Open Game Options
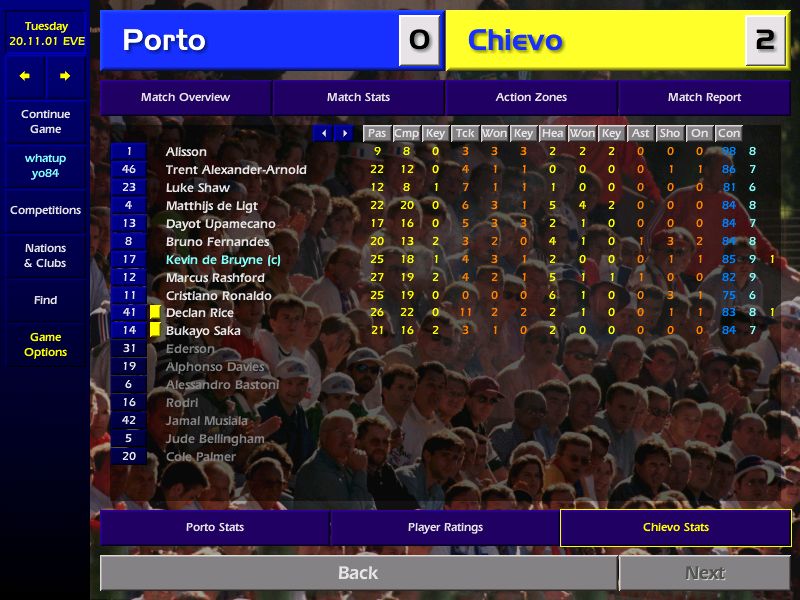800x600 pixels. [x=45, y=344]
